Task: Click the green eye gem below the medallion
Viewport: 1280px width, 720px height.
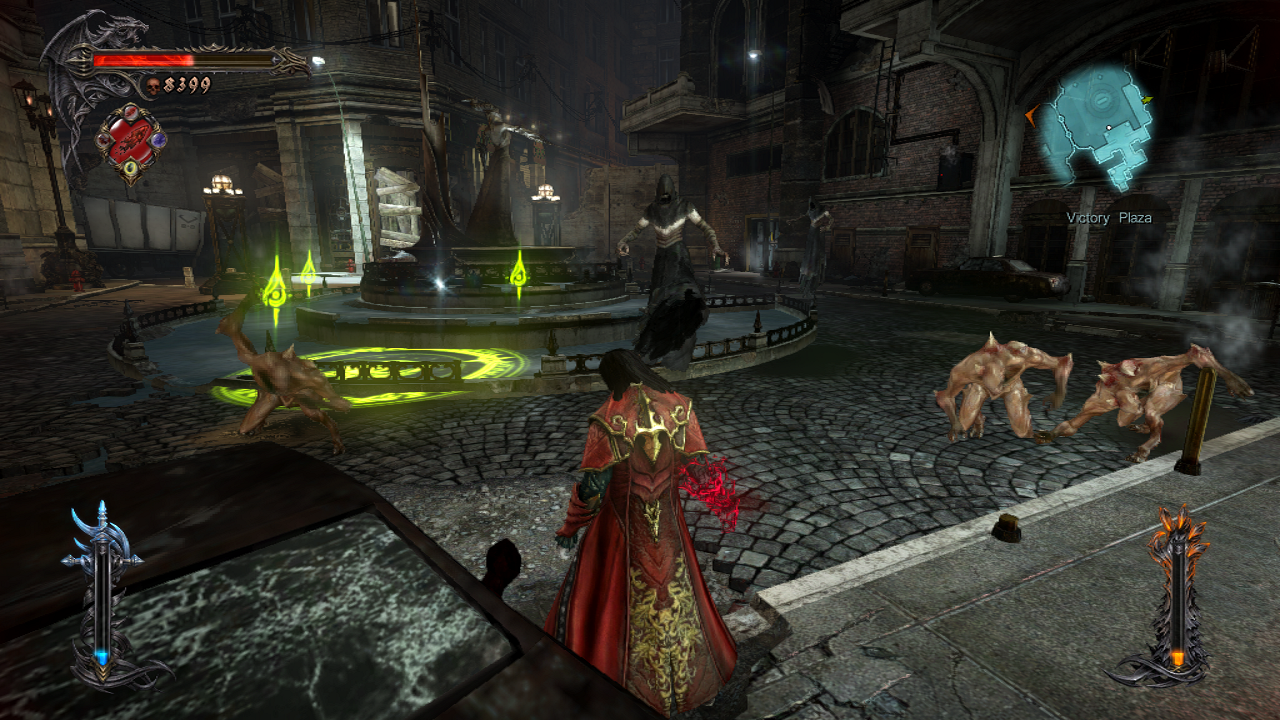Action: (130, 167)
